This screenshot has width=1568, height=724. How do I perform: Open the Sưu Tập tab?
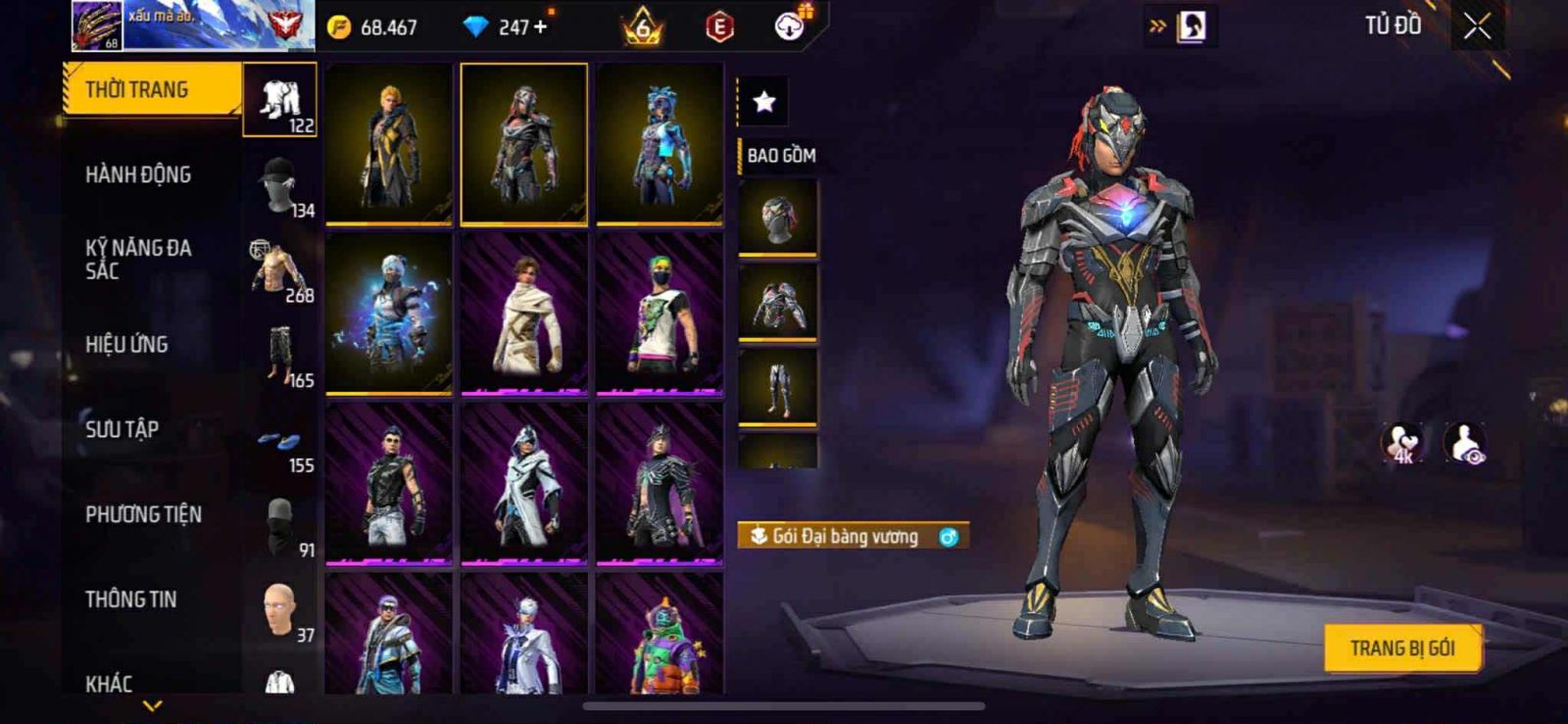(x=122, y=429)
